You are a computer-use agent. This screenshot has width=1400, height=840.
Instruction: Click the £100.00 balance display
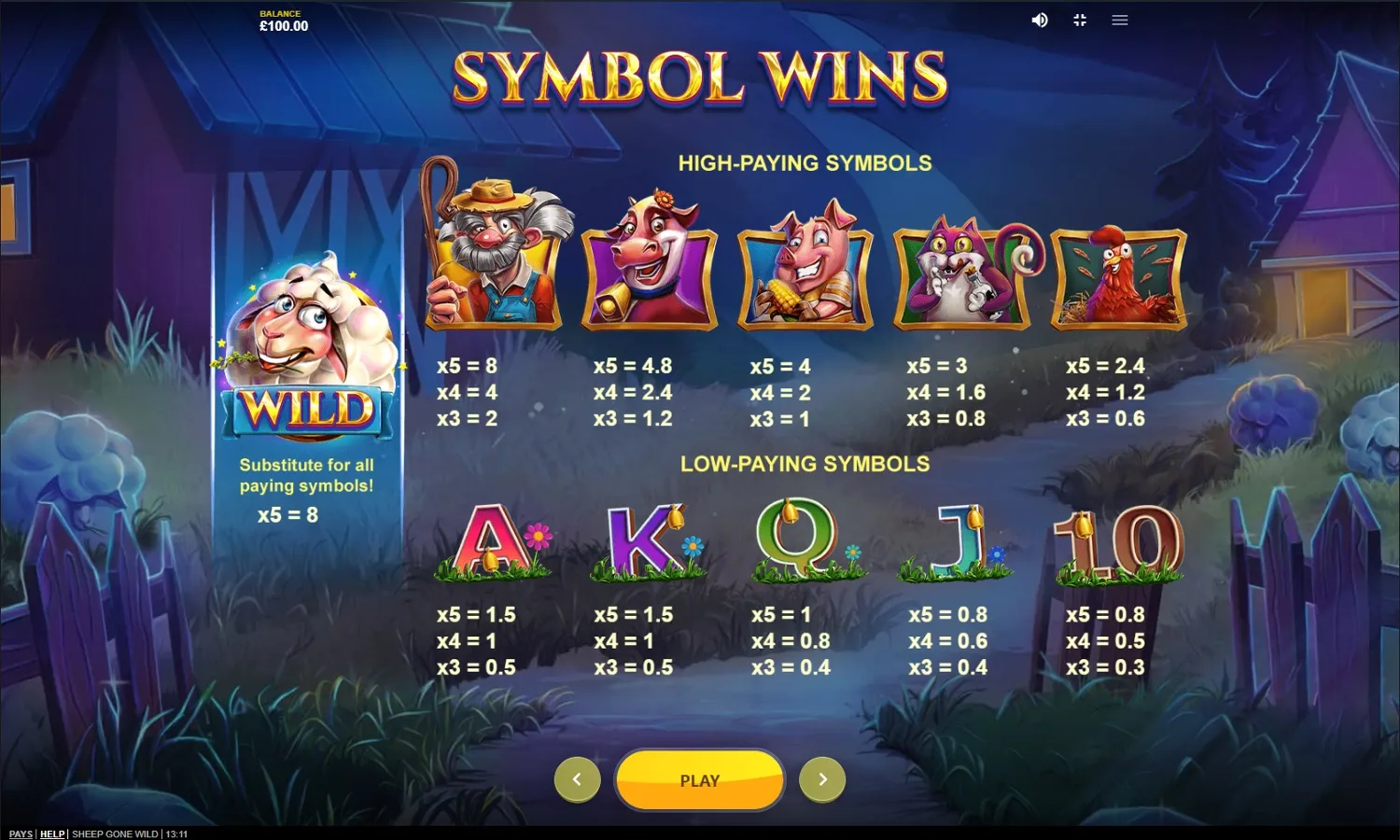coord(284,25)
